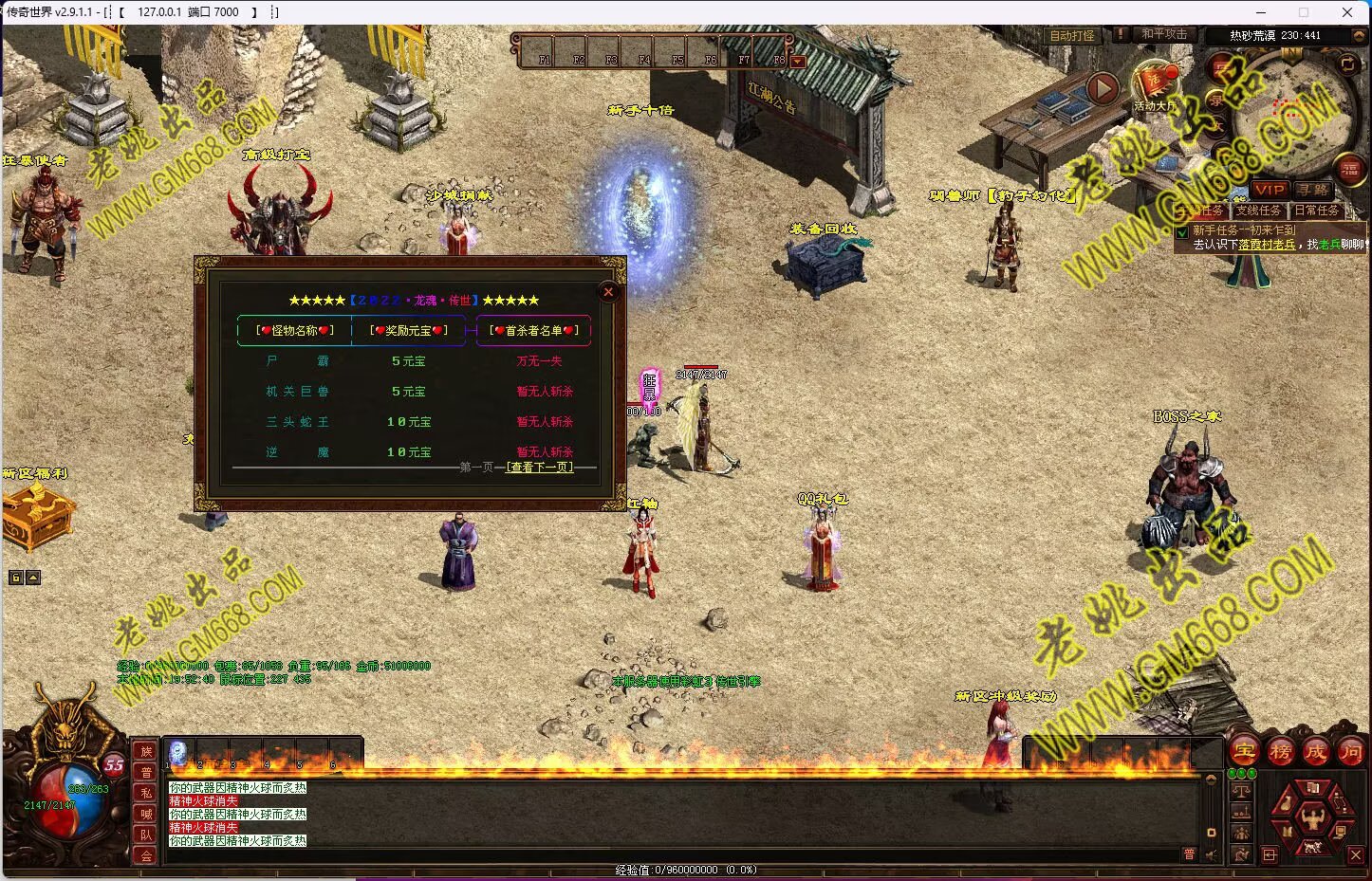Switch to the 日常任务 daily quest tab

[x=1317, y=211]
